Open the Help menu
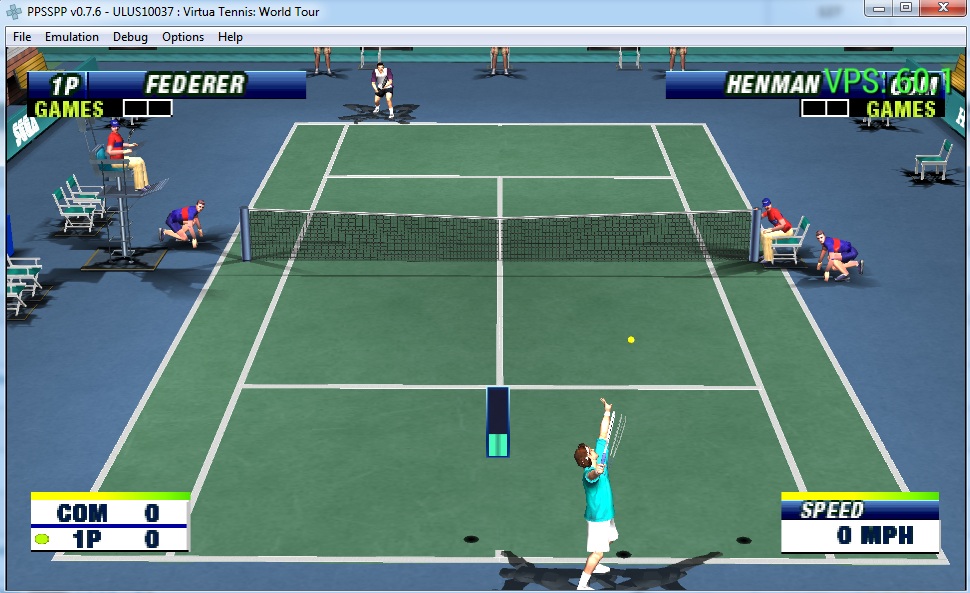The image size is (970, 593). click(x=230, y=37)
